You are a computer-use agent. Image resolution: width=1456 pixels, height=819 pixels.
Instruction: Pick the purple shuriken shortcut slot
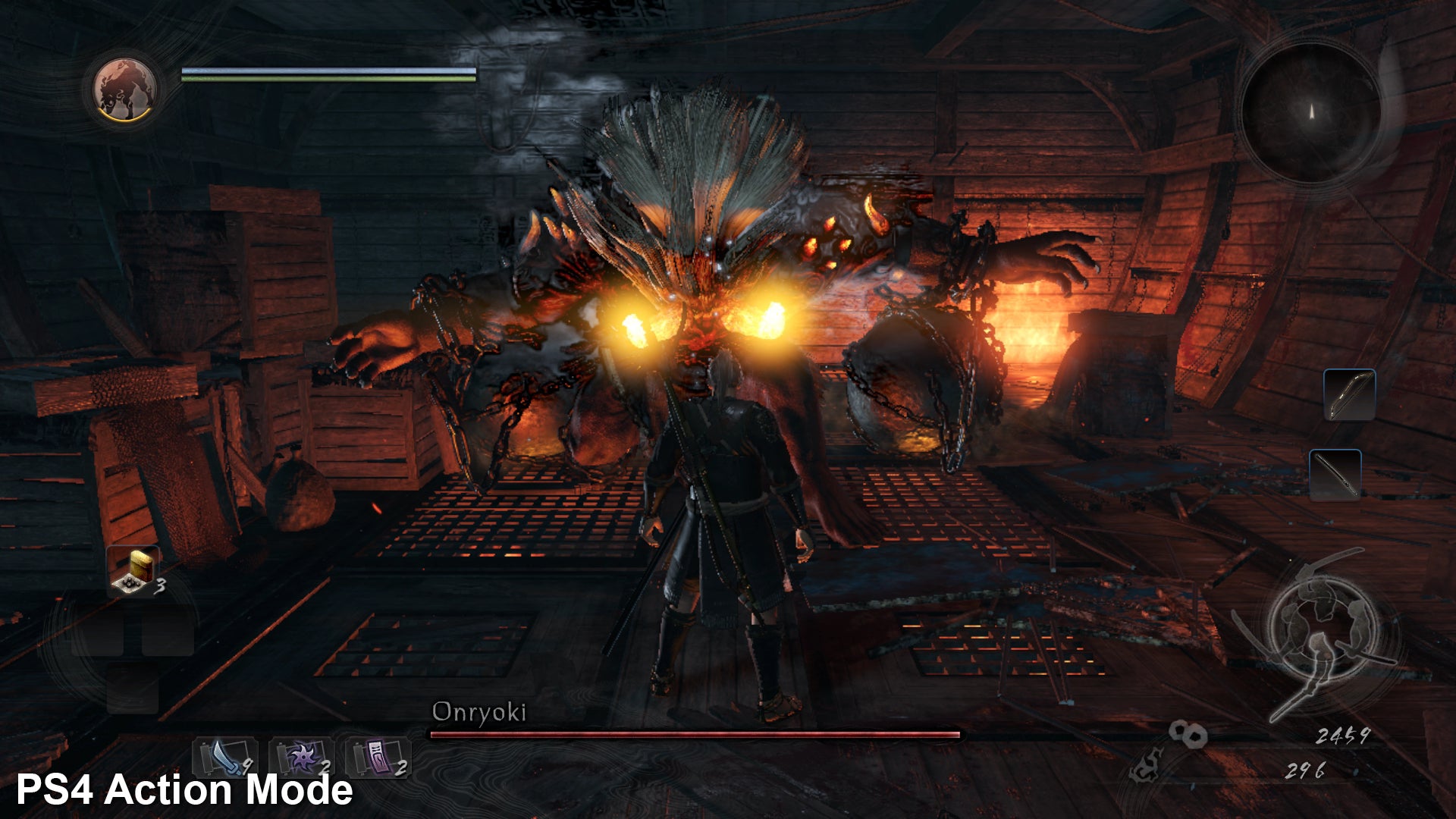[301, 757]
